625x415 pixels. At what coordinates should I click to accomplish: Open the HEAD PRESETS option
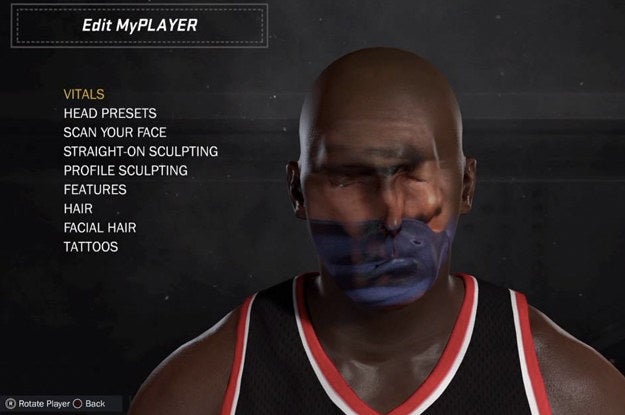click(110, 113)
